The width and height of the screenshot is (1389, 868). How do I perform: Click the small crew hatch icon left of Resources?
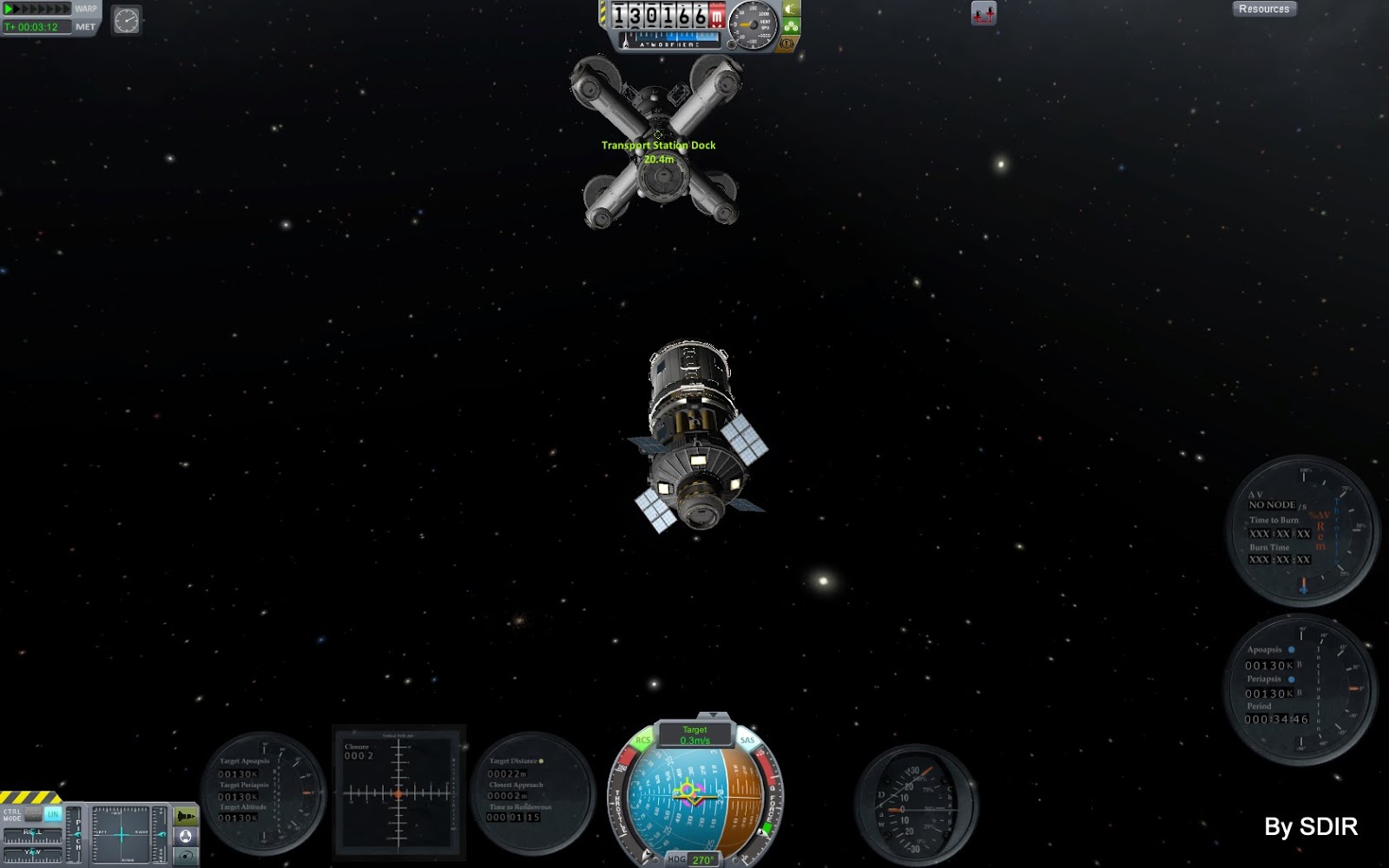(983, 14)
